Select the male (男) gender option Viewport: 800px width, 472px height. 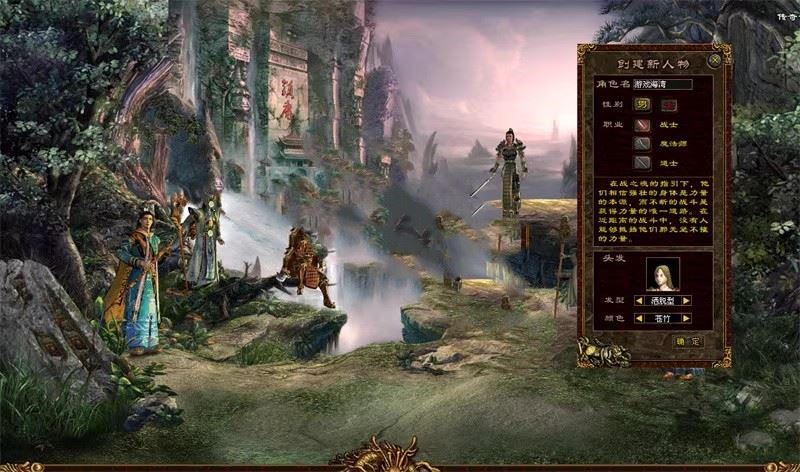pyautogui.click(x=642, y=104)
